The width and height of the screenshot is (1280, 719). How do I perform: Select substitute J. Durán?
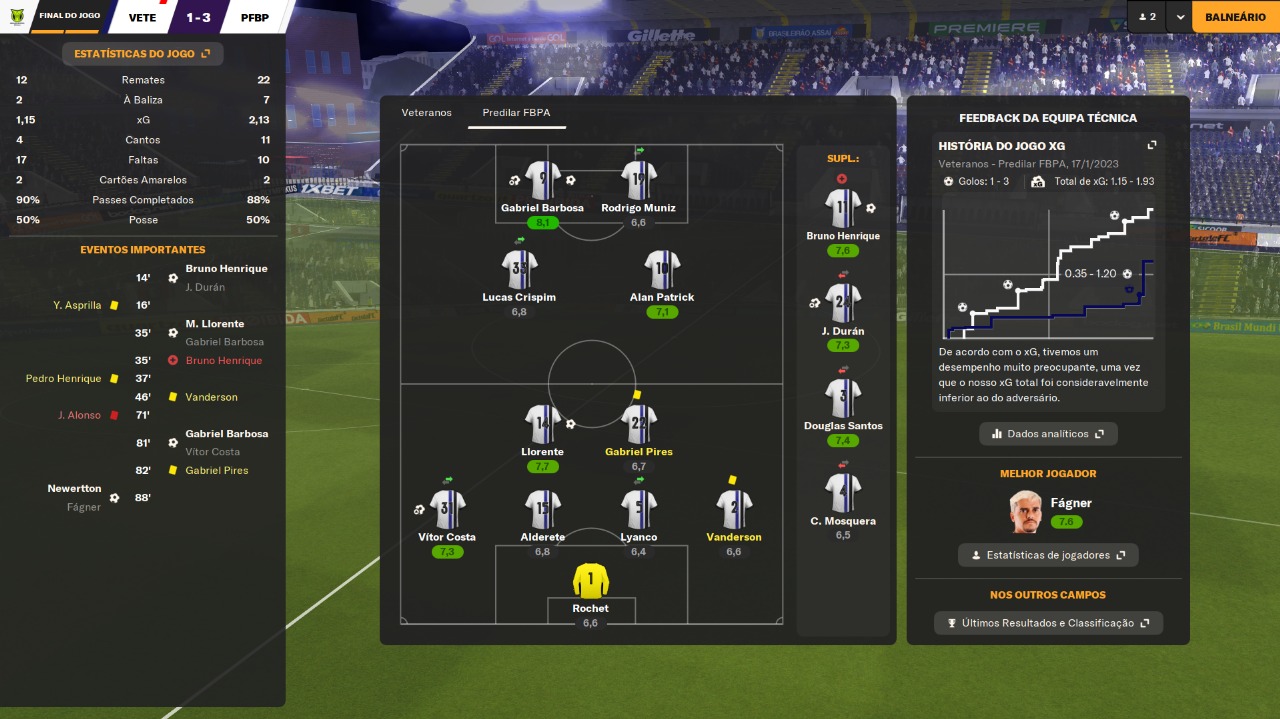click(x=842, y=303)
